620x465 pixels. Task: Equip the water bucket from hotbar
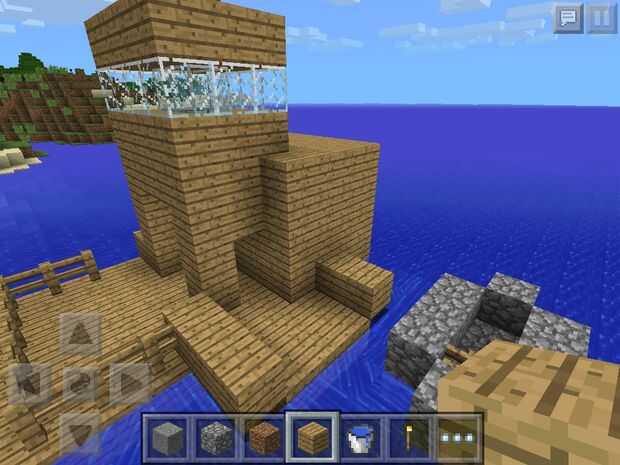coord(360,437)
